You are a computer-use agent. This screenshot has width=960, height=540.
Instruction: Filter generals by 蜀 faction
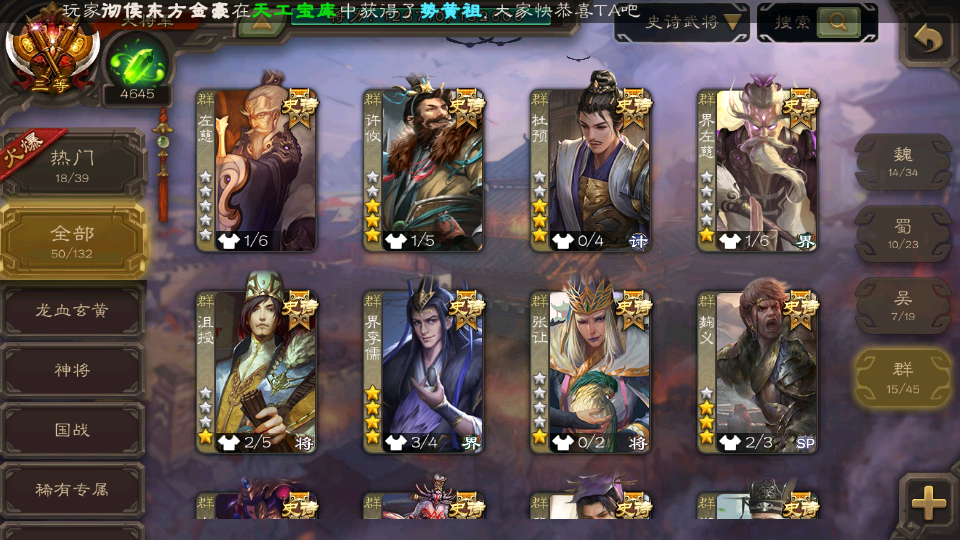click(x=903, y=233)
